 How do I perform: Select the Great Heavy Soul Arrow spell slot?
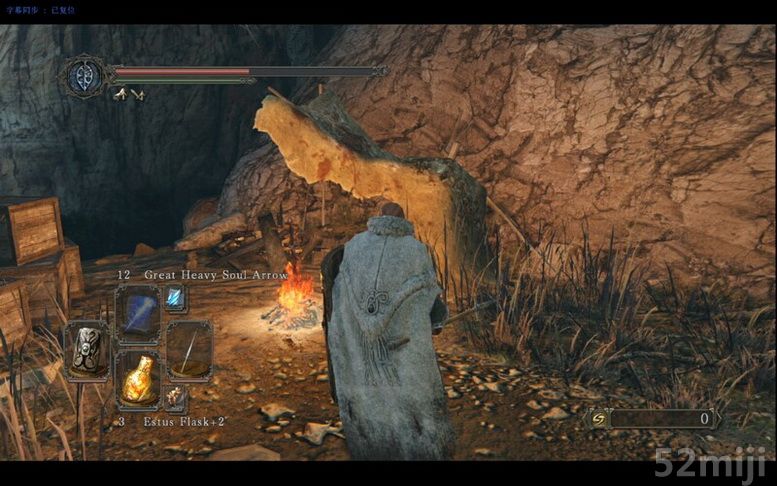[x=138, y=313]
